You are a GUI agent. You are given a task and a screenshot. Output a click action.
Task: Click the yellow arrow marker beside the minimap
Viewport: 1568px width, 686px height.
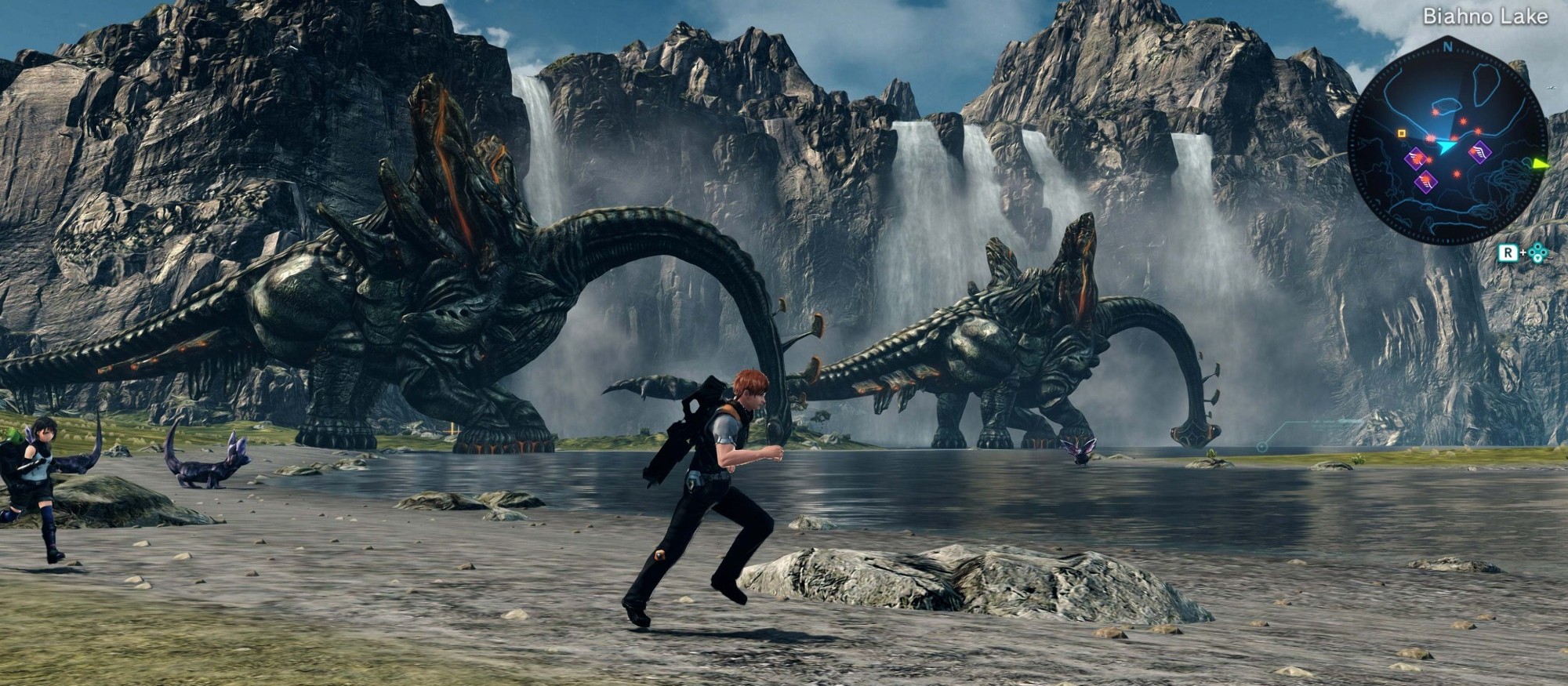[1540, 163]
